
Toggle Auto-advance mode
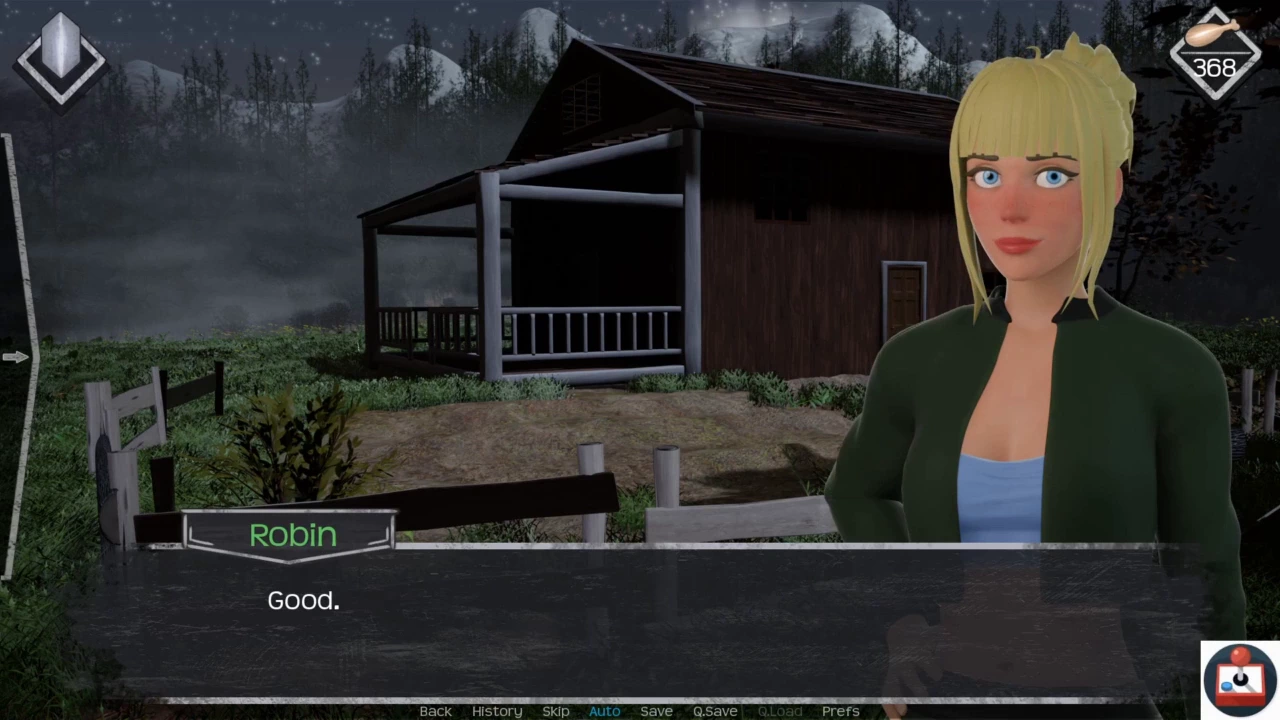point(604,711)
